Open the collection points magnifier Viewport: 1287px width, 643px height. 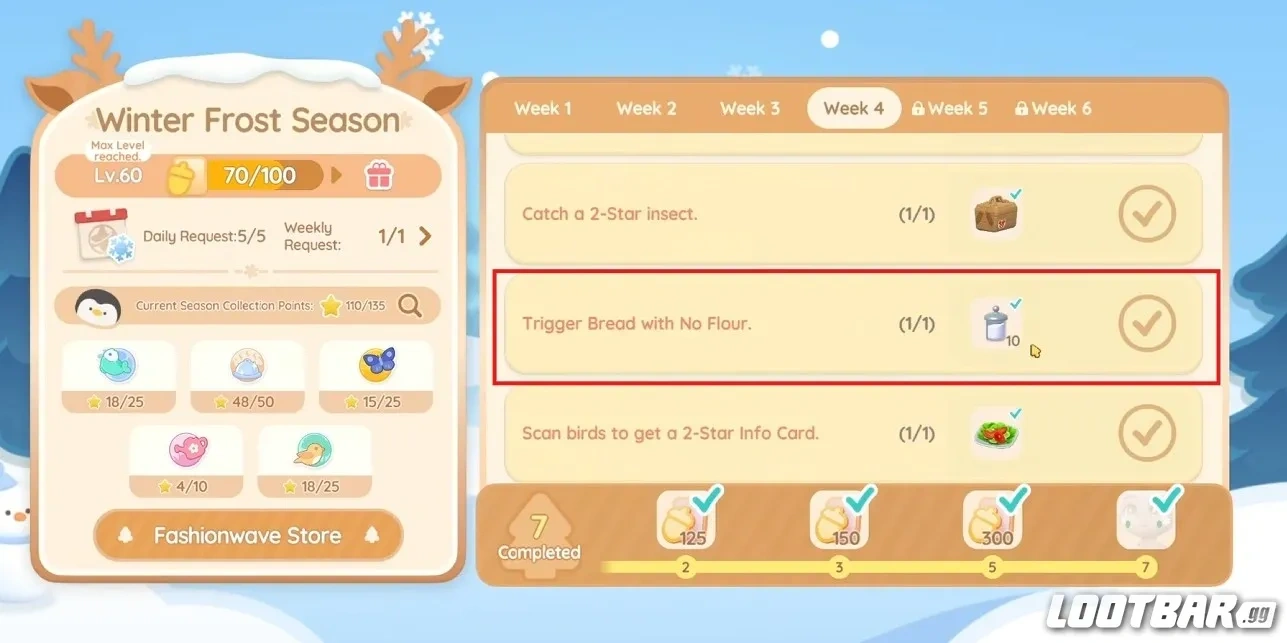410,306
